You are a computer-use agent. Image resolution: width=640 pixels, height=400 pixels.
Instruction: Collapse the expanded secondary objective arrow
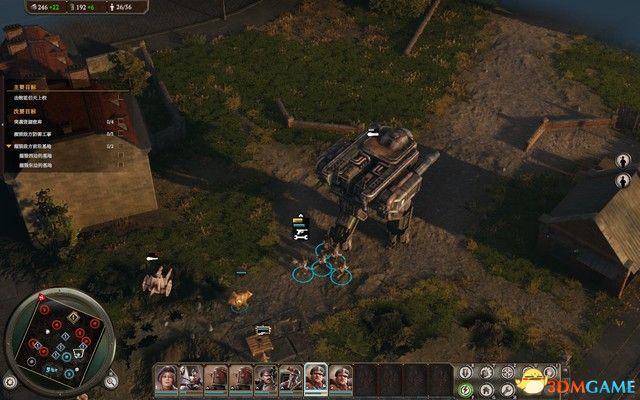pos(8,146)
